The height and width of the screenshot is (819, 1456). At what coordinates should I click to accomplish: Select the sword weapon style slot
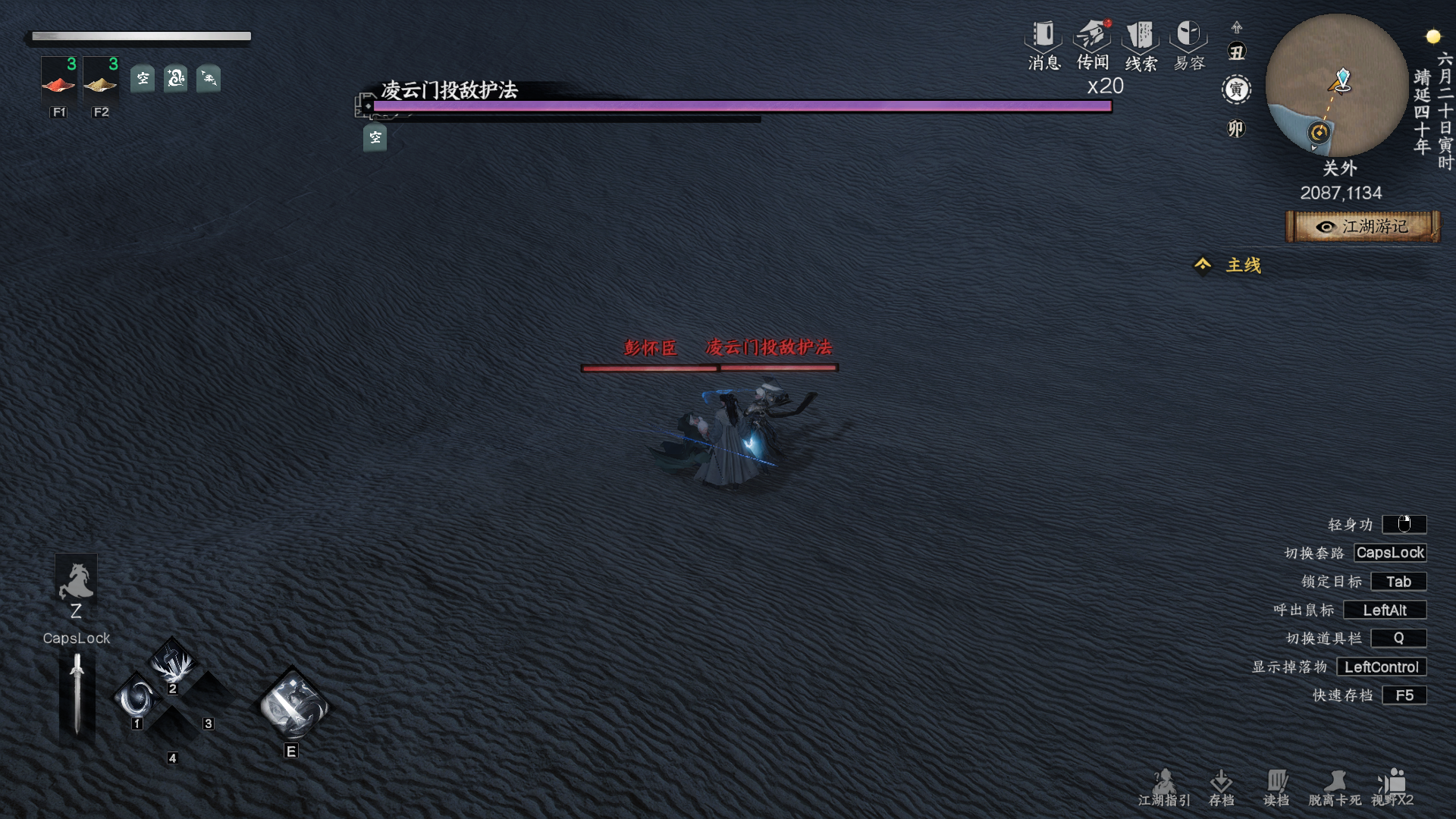(77, 694)
